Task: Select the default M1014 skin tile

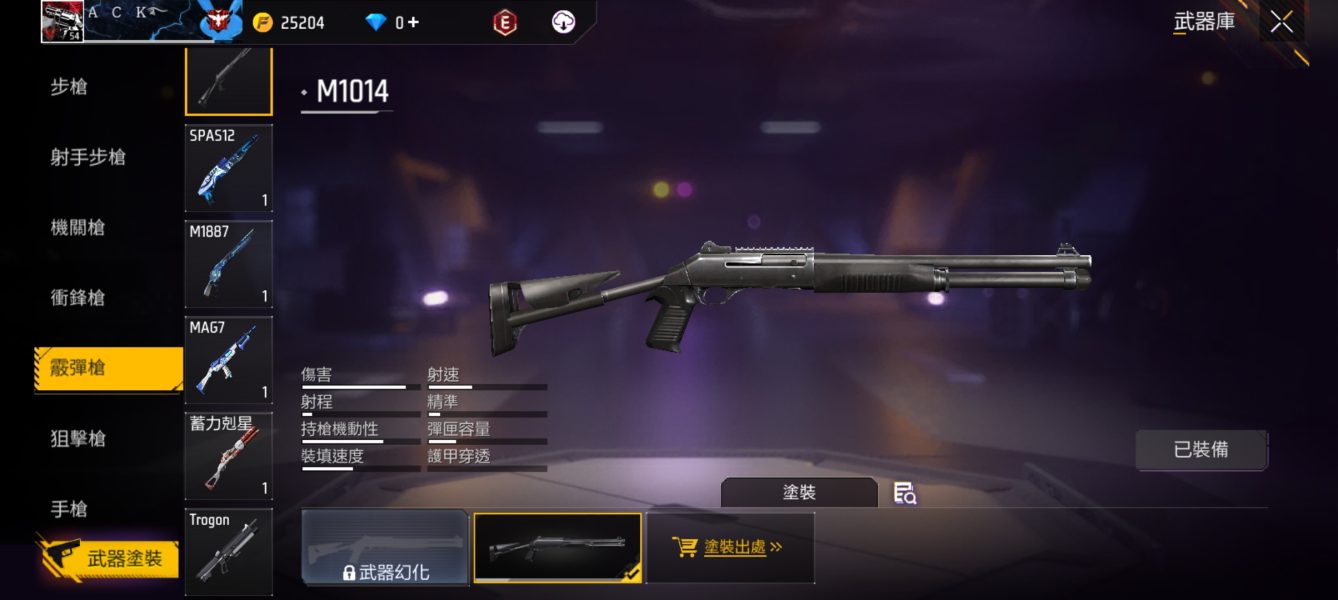Action: point(557,547)
